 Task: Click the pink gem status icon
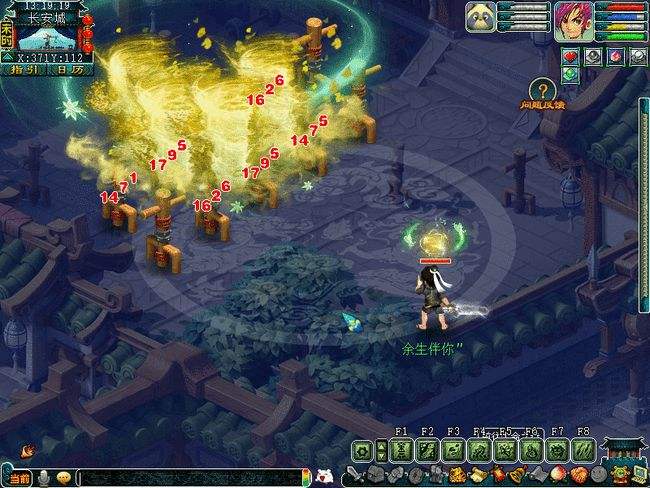[x=614, y=56]
